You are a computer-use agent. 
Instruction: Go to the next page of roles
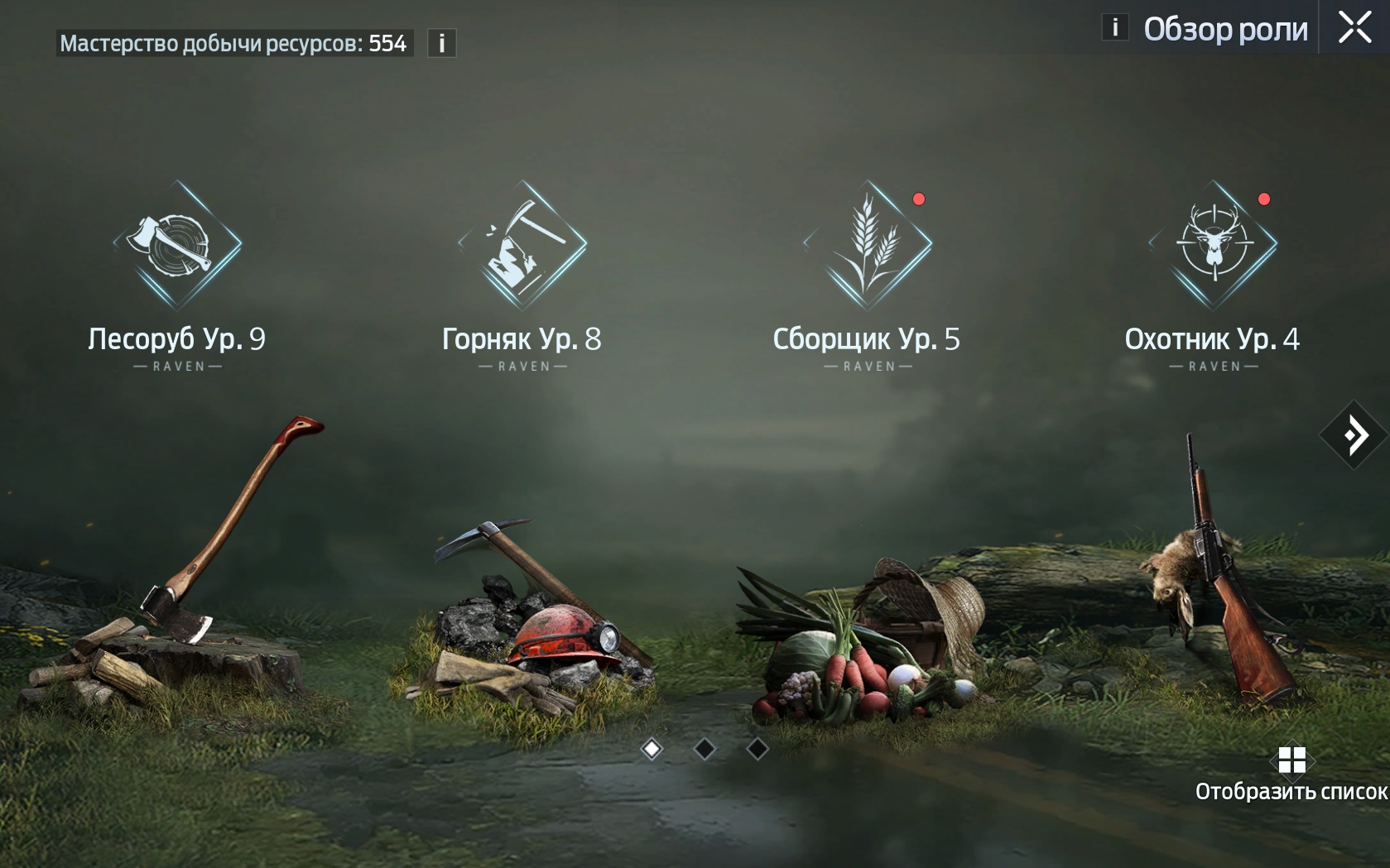point(1354,435)
